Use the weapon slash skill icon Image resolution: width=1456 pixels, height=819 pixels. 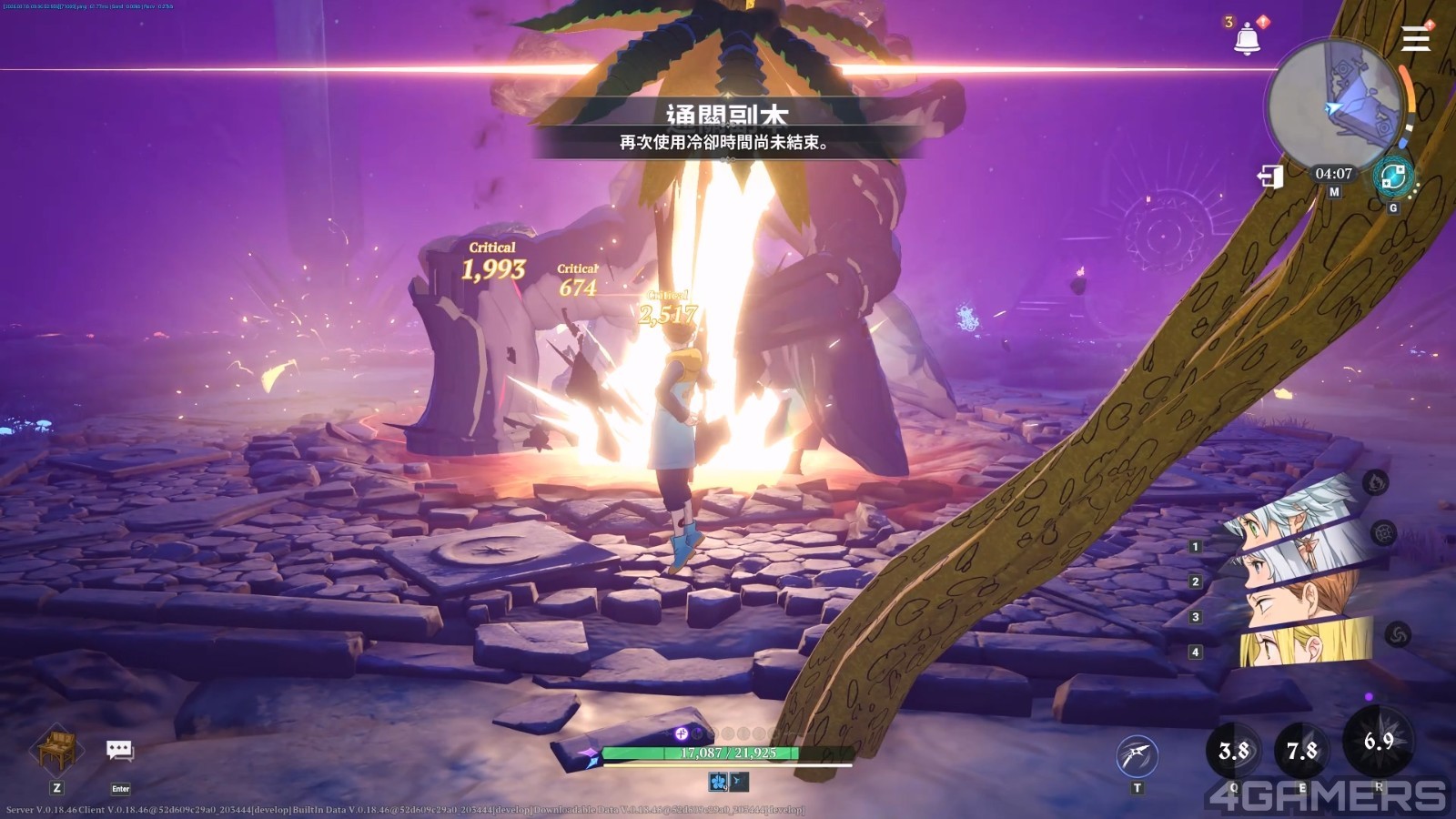click(1137, 755)
